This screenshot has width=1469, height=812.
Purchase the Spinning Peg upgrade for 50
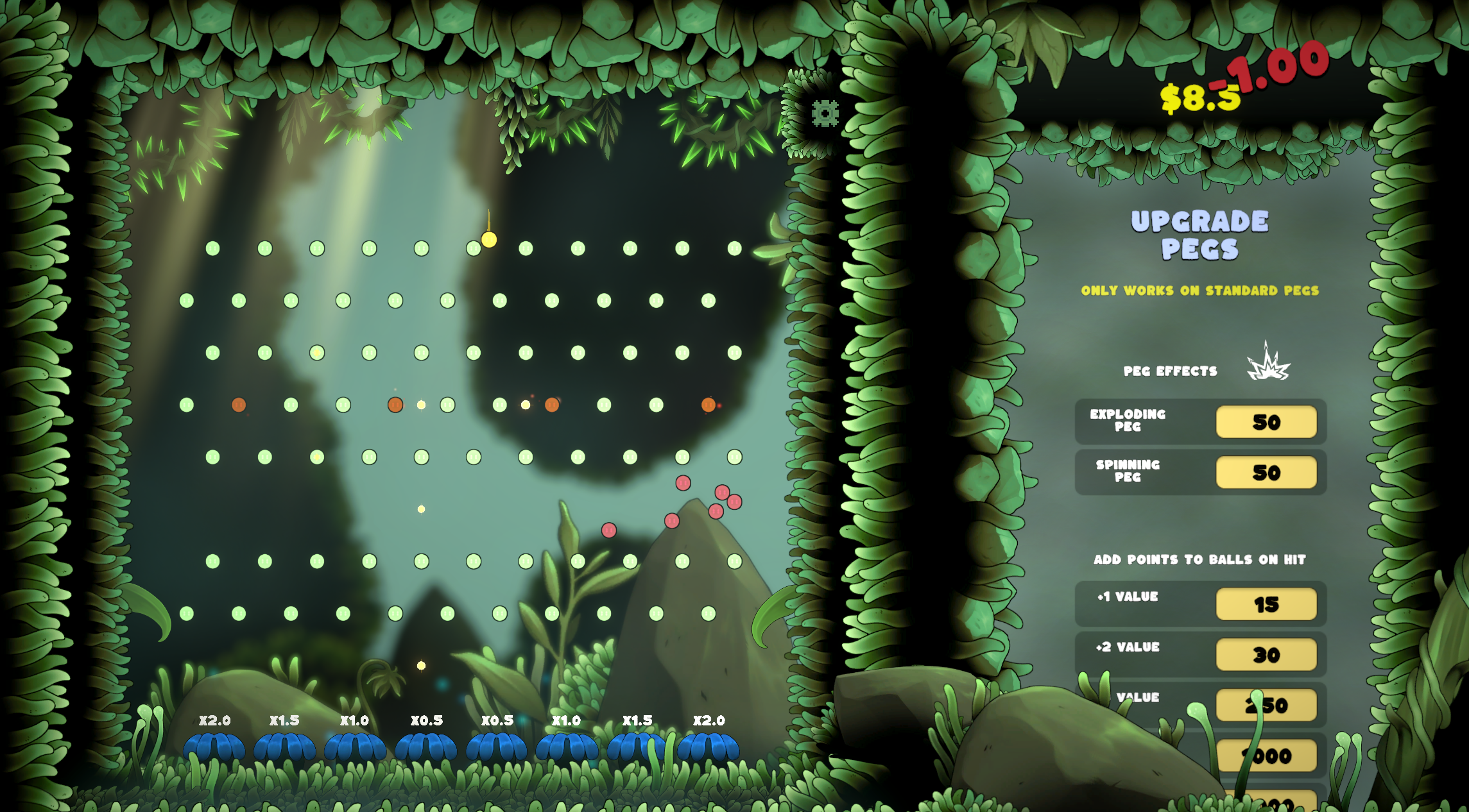click(1266, 473)
